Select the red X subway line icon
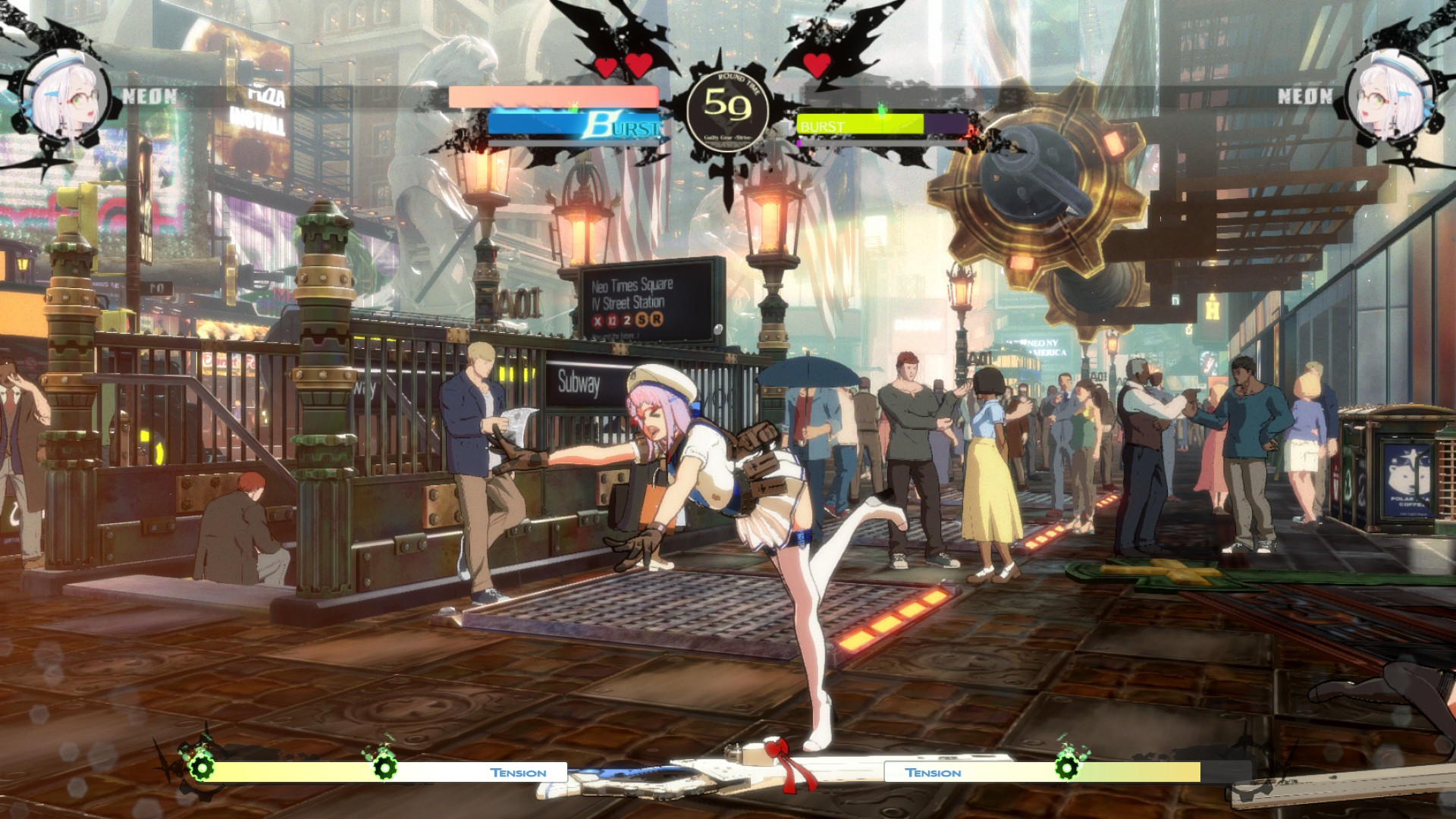 (x=598, y=321)
